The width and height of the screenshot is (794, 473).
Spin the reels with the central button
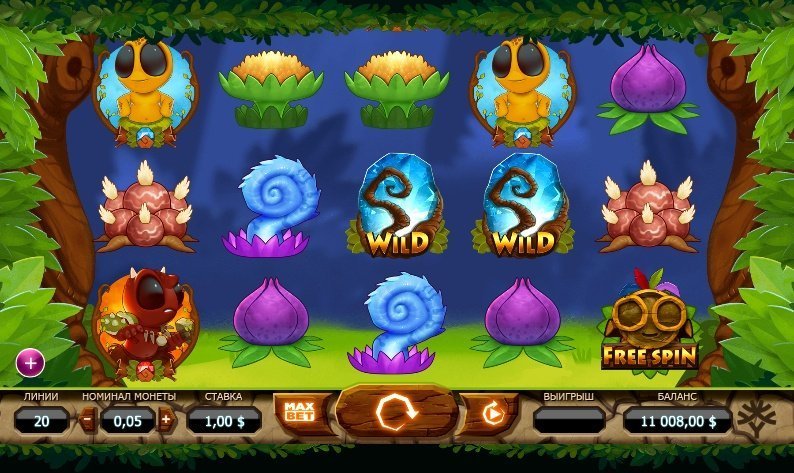click(x=395, y=411)
